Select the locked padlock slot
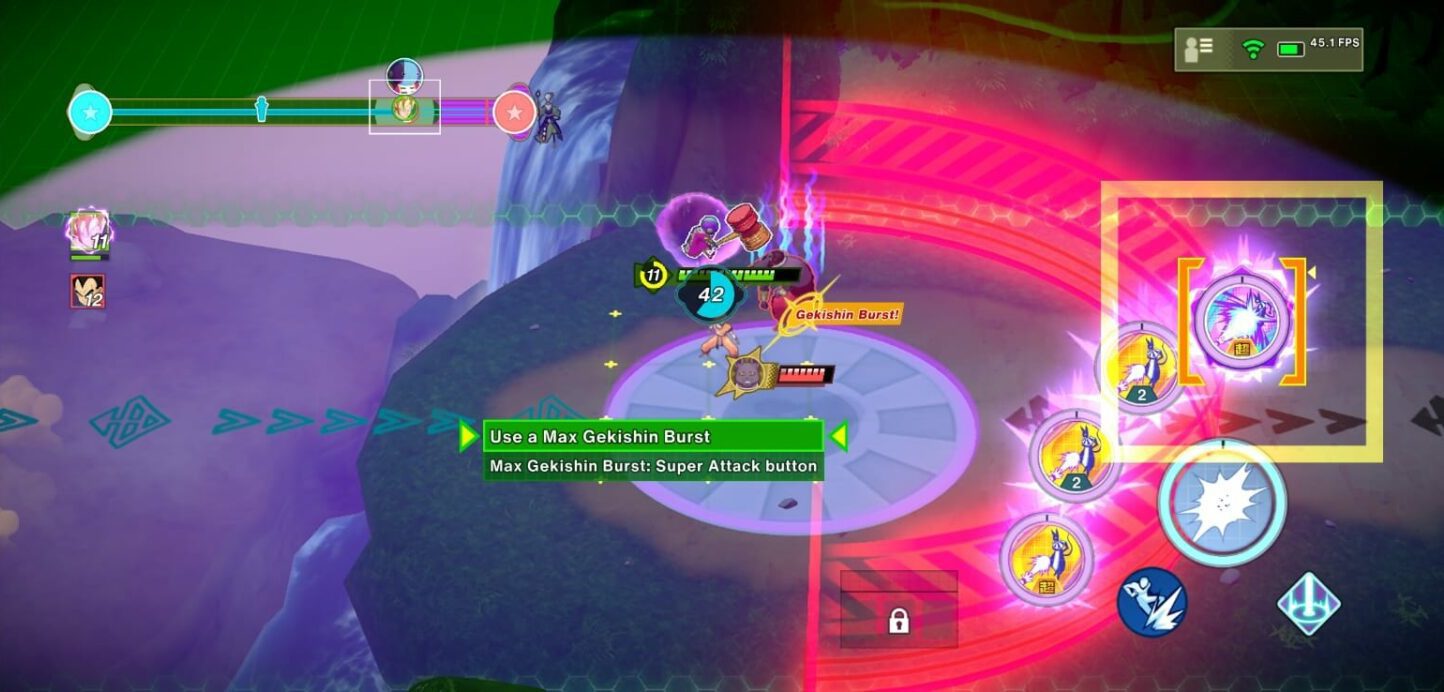Viewport: 1444px width, 692px height. pyautogui.click(x=898, y=621)
